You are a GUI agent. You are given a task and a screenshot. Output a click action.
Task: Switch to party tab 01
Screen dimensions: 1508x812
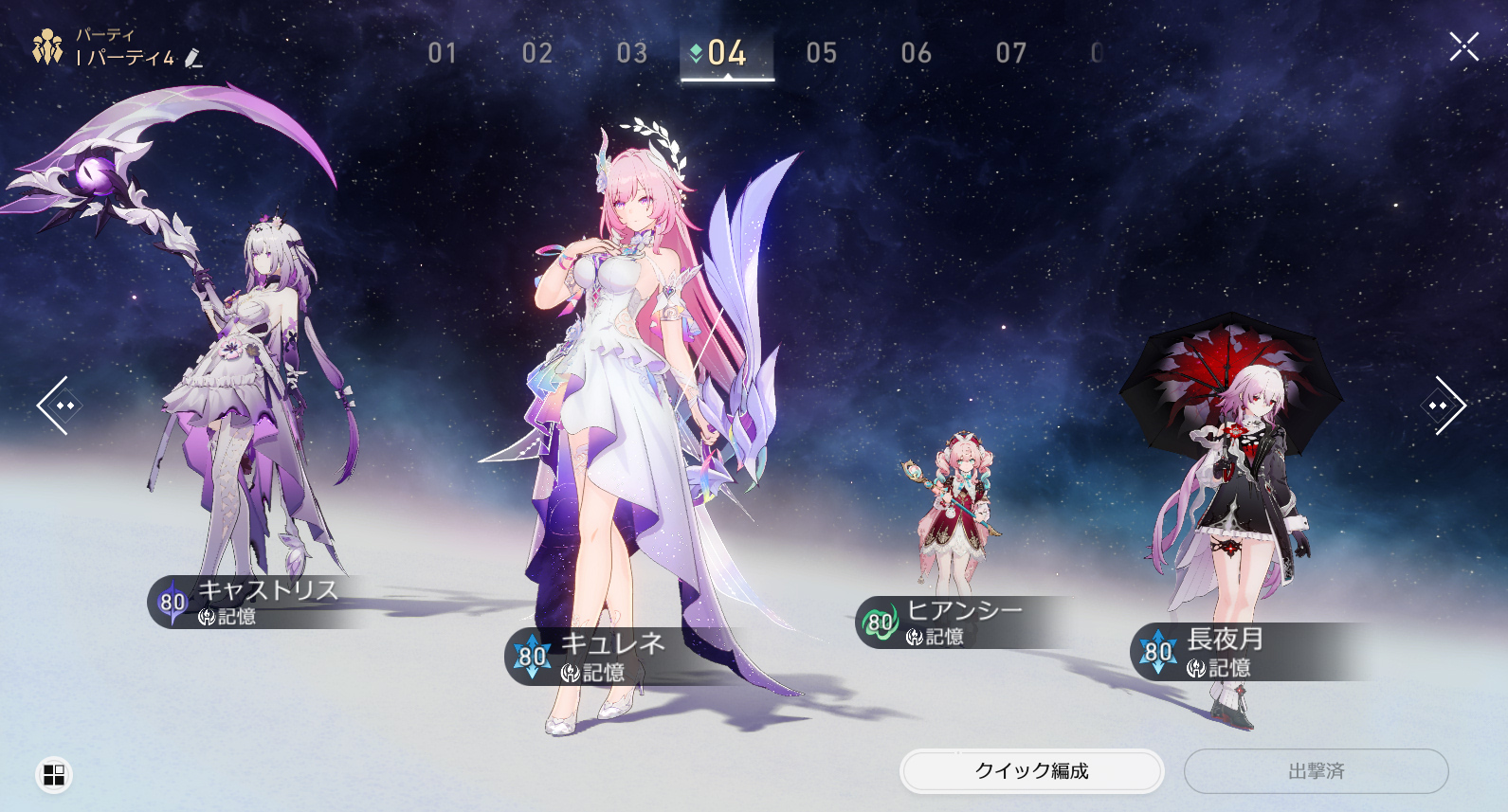pos(443,53)
